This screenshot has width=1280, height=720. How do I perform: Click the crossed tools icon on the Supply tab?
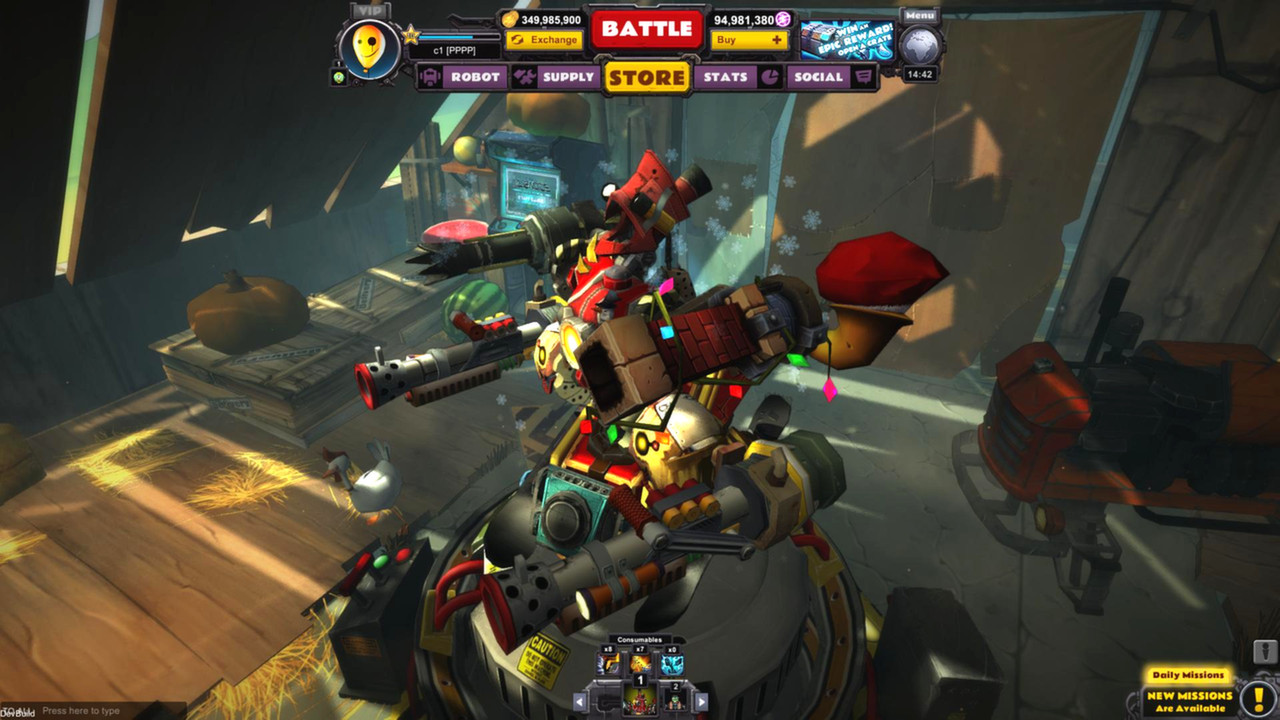coord(523,77)
